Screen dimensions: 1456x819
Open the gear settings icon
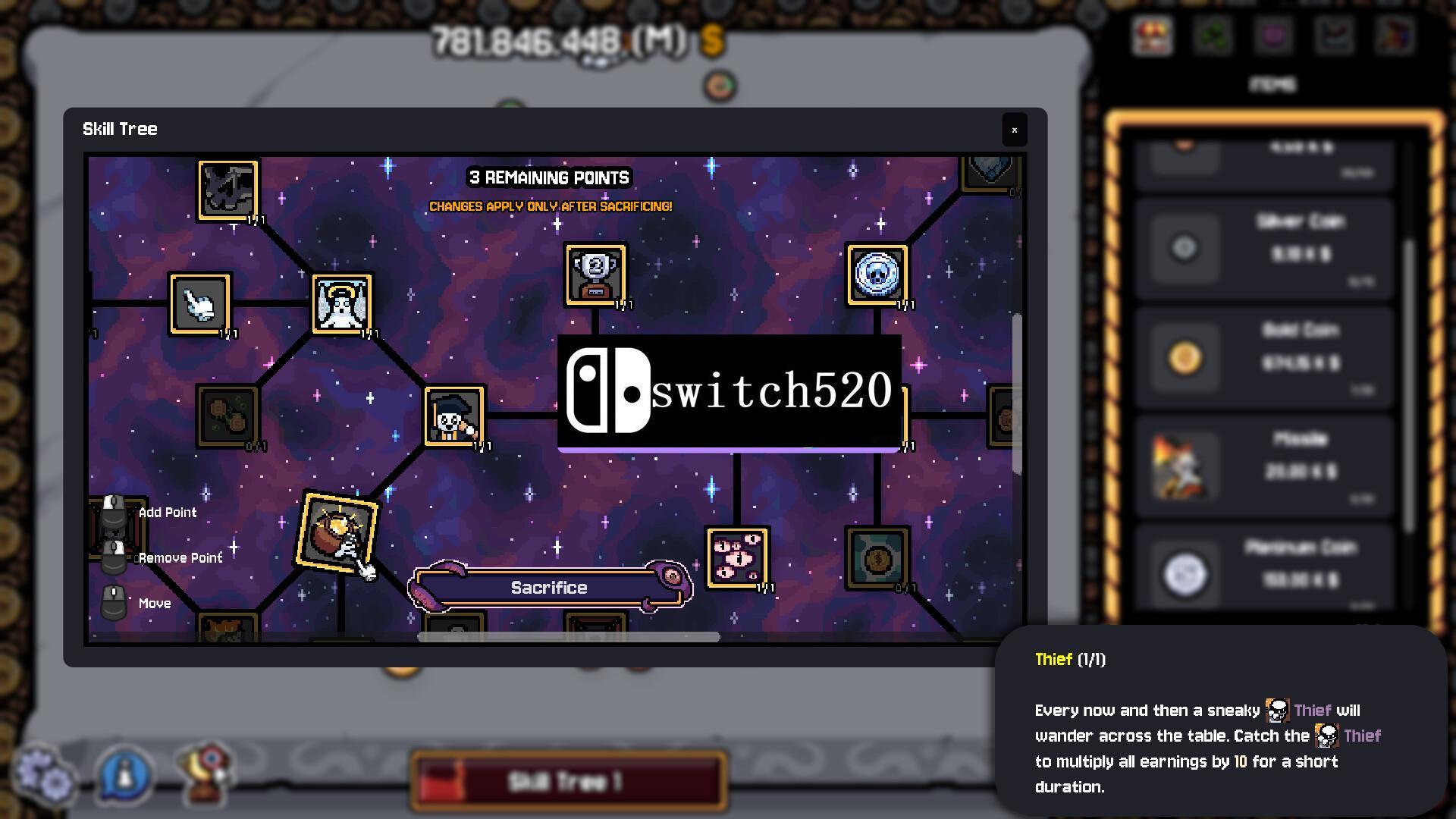[x=45, y=775]
